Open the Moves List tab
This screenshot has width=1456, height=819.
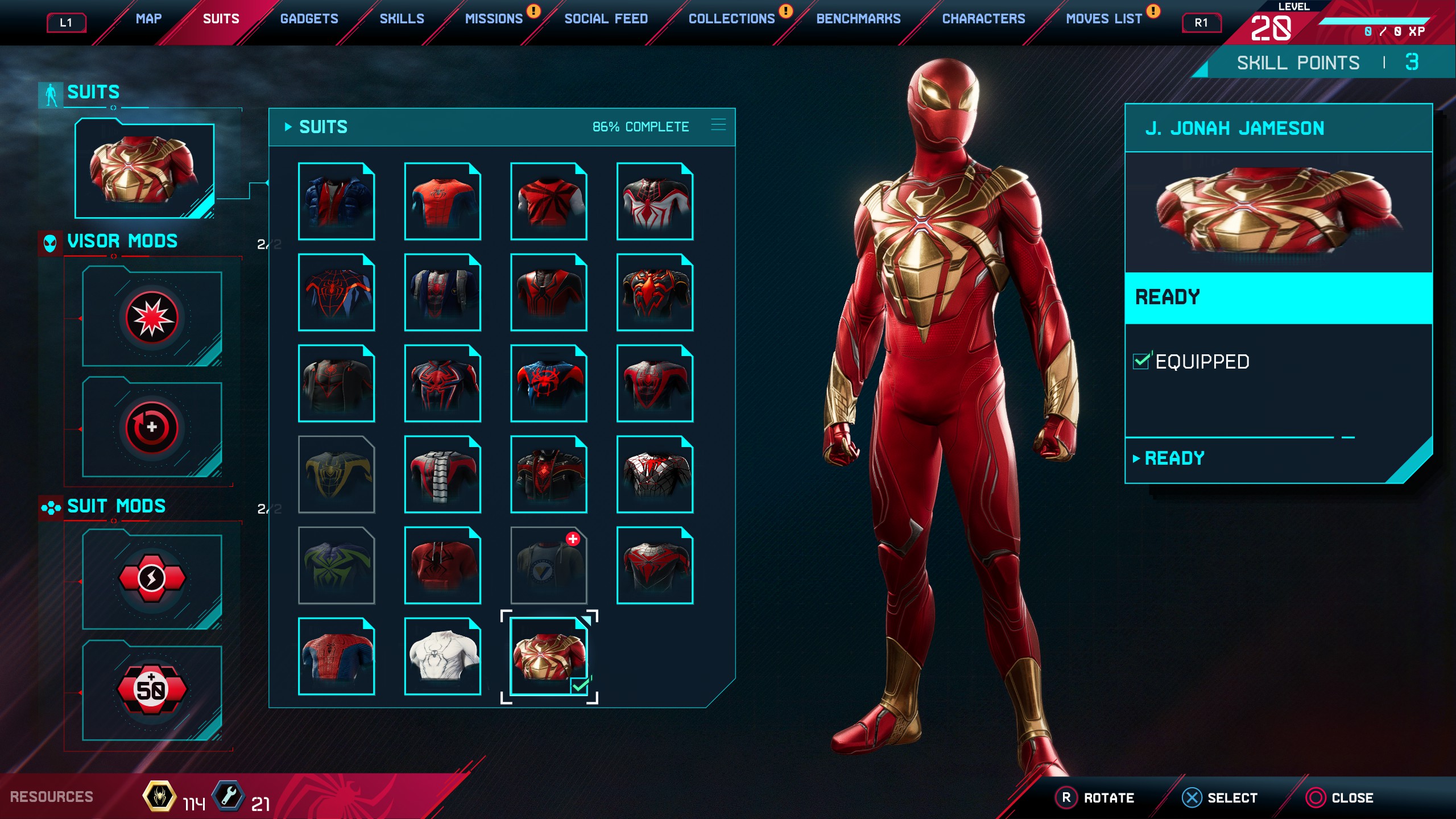coord(1103,19)
